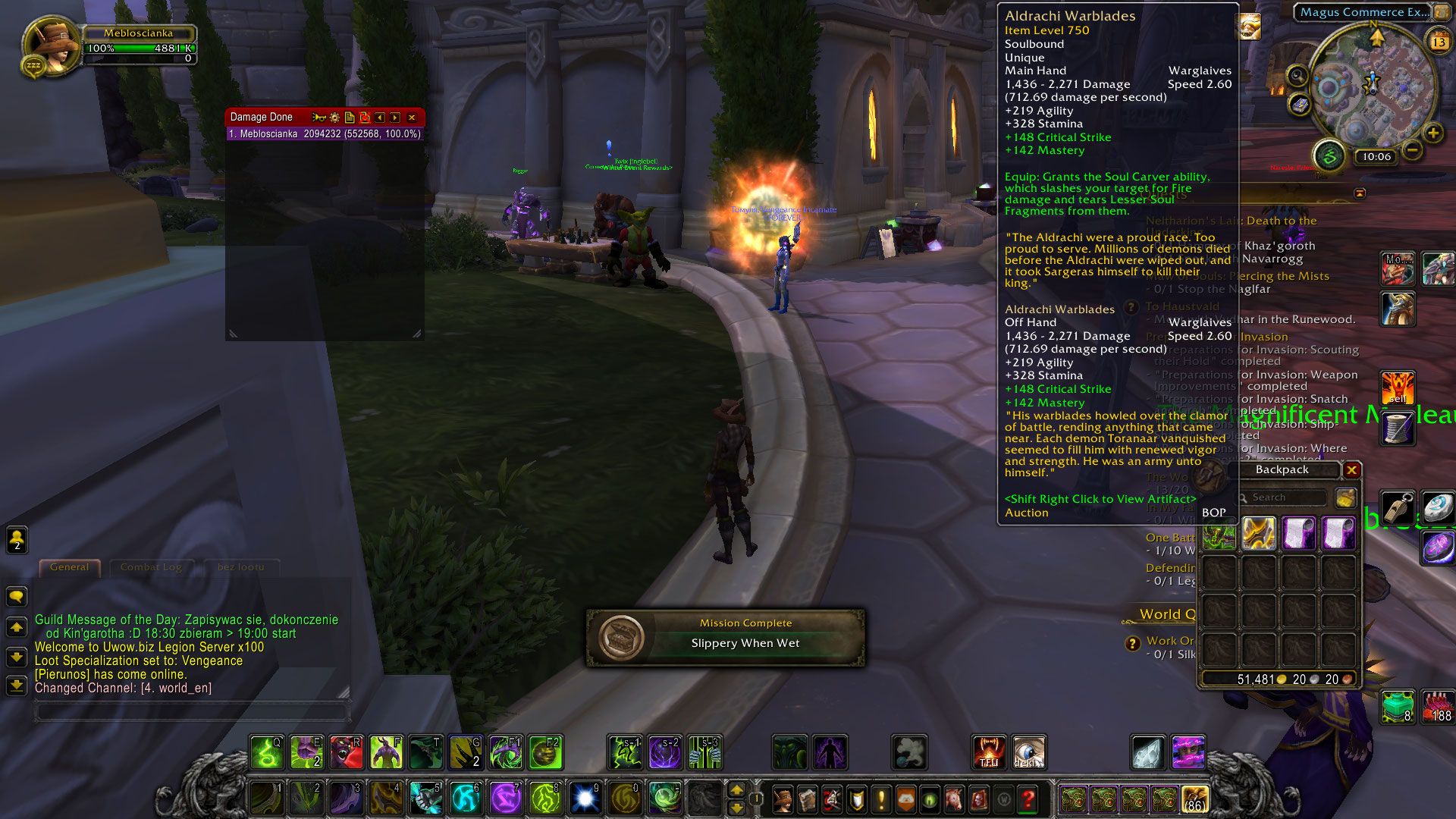
Task: Open the minimap tracking magnifier button
Action: 1298,75
